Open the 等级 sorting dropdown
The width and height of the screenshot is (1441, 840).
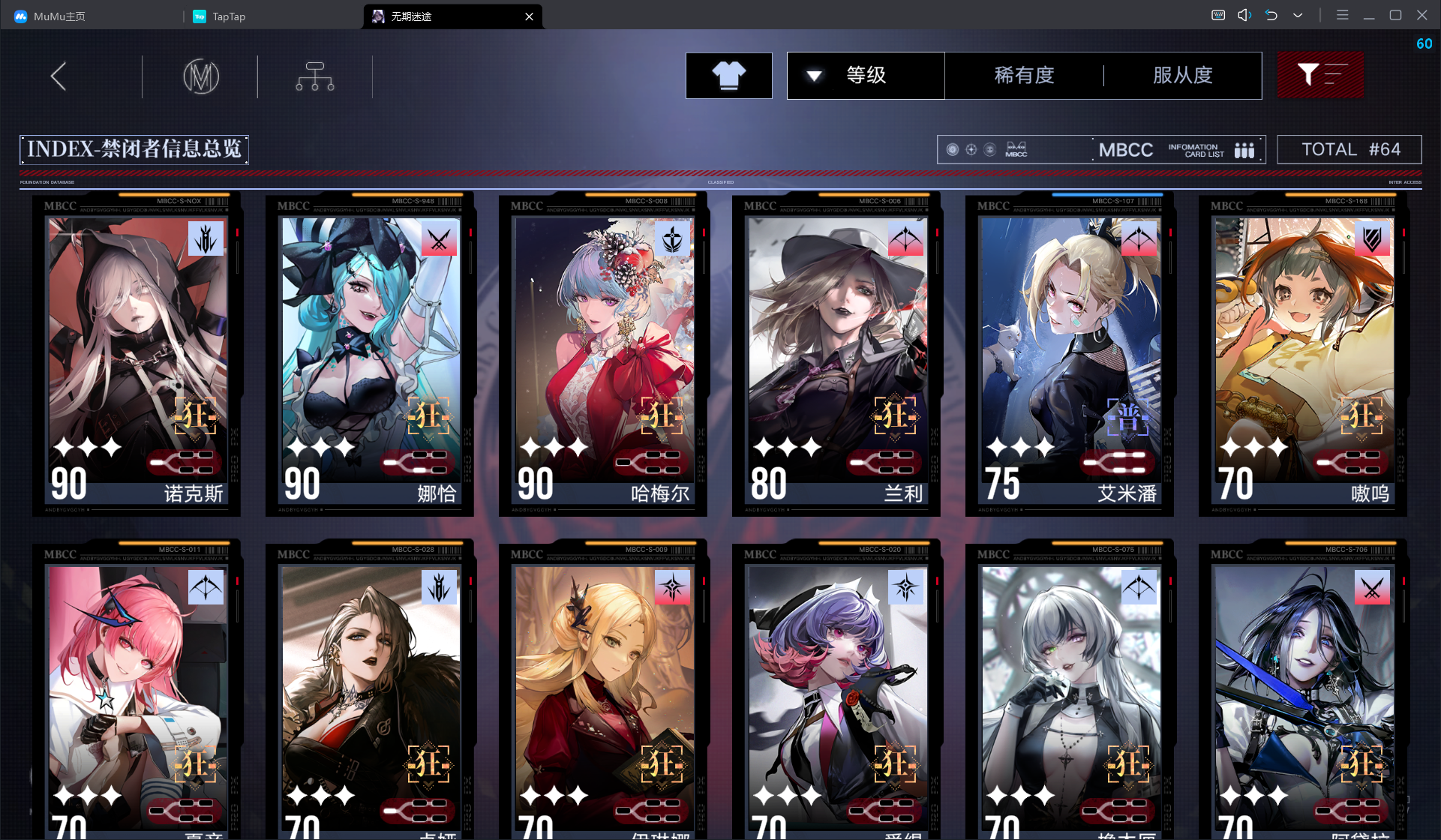(x=865, y=75)
